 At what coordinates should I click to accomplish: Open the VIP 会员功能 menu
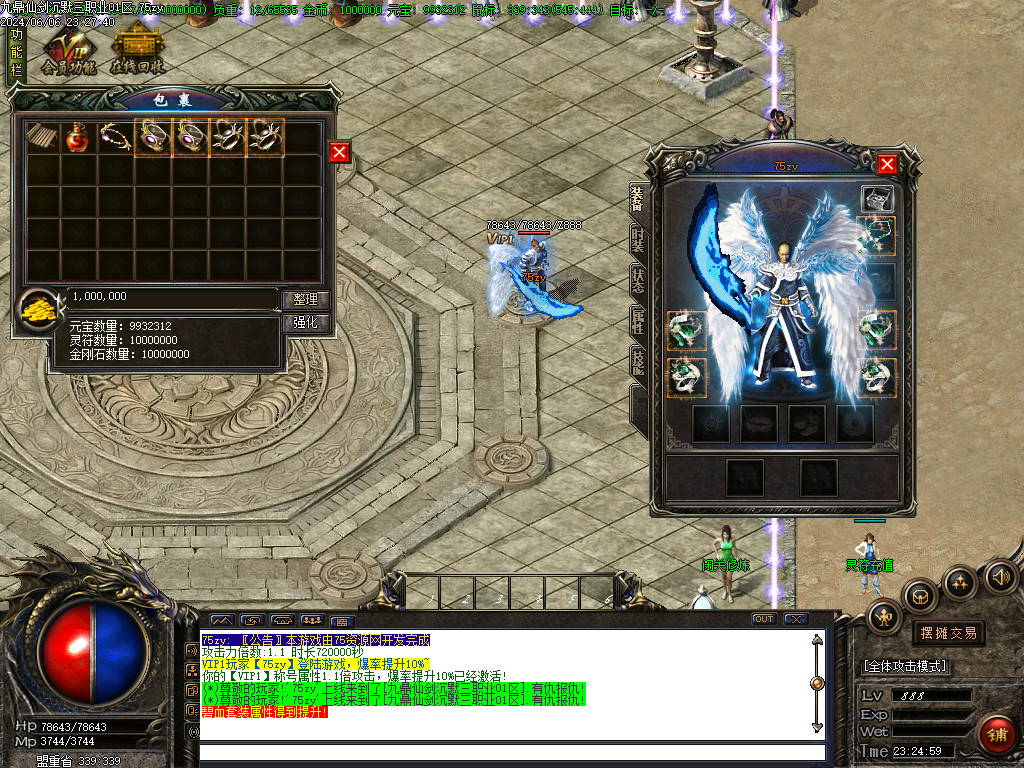click(x=68, y=51)
